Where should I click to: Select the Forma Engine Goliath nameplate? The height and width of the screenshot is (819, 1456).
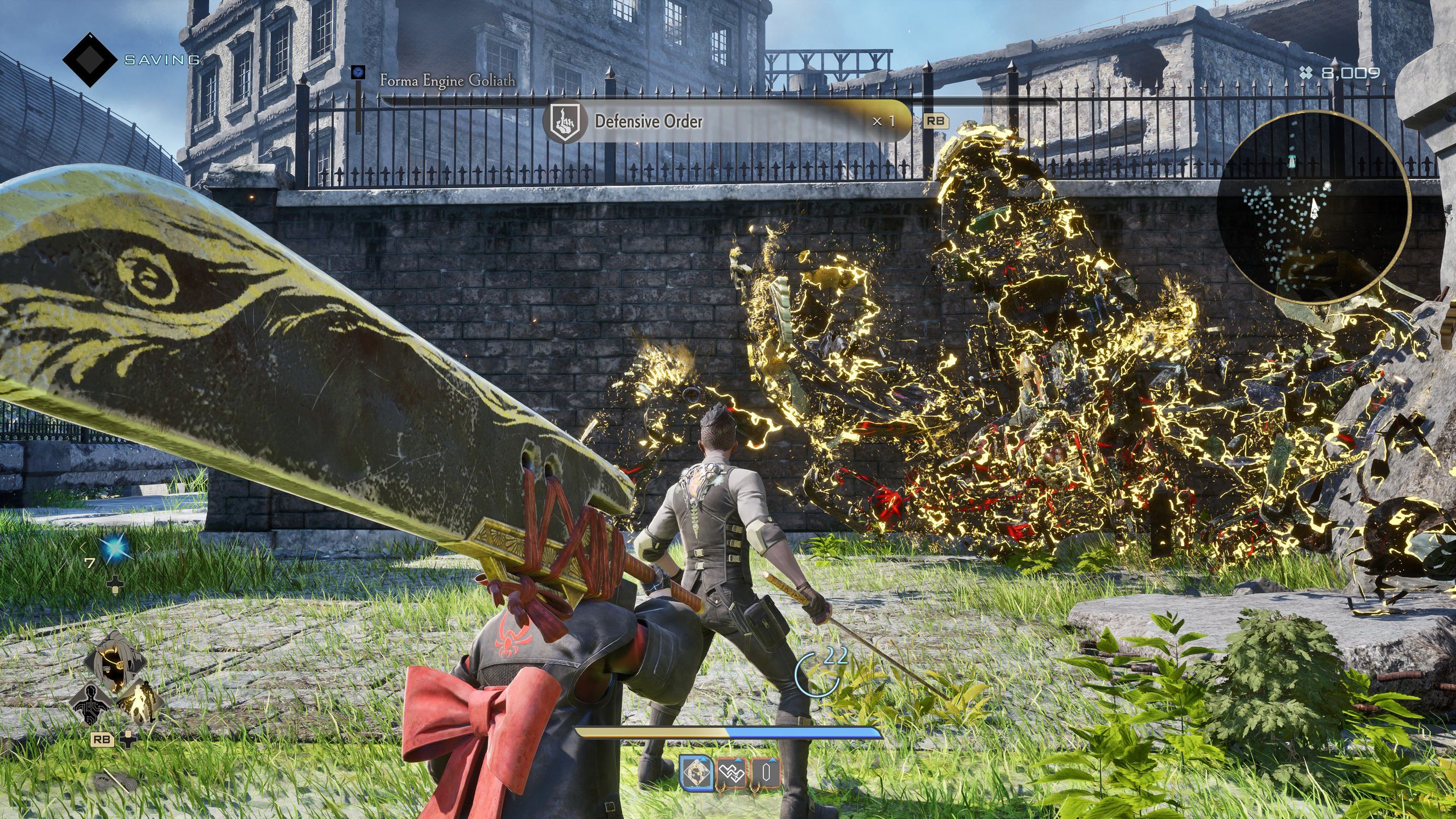449,81
